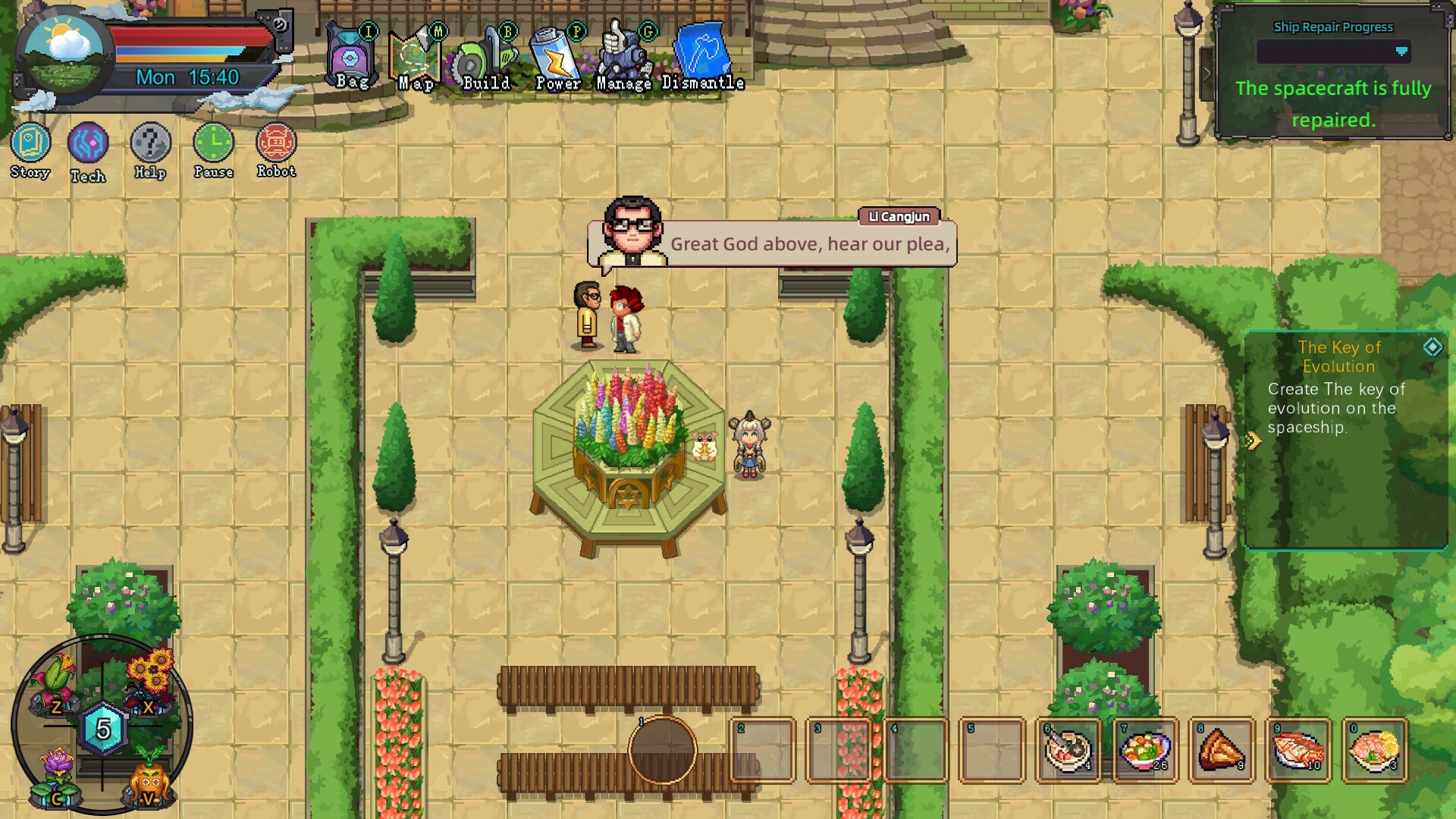Open the Manage panel
Viewport: 1456px width, 819px height.
[x=623, y=53]
